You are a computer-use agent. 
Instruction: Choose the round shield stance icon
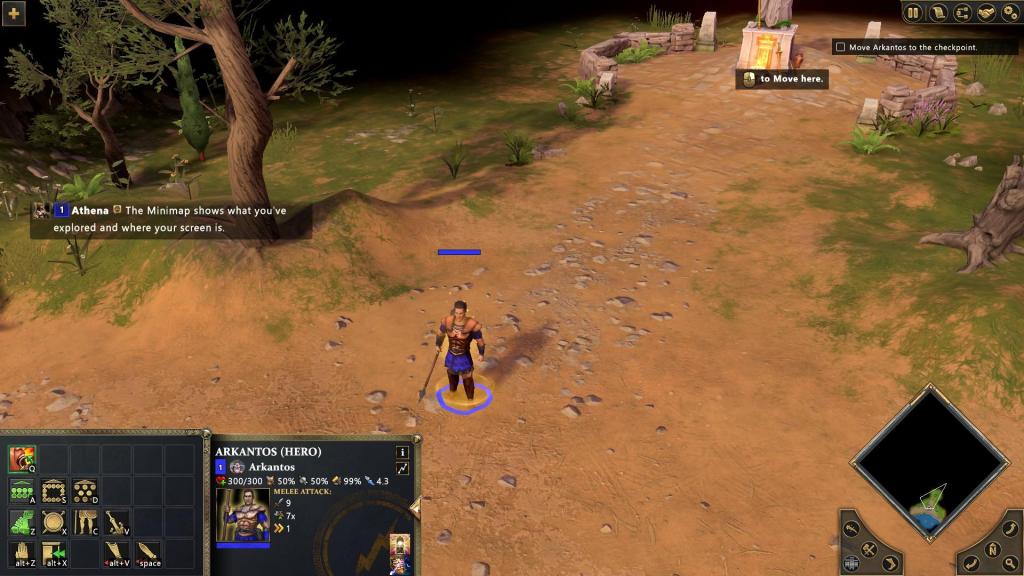tap(53, 522)
